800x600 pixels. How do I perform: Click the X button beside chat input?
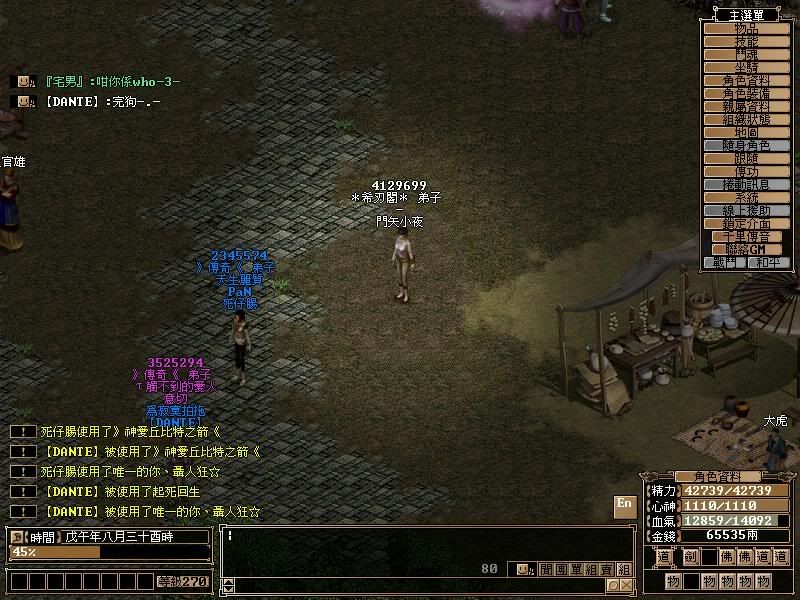click(x=627, y=585)
